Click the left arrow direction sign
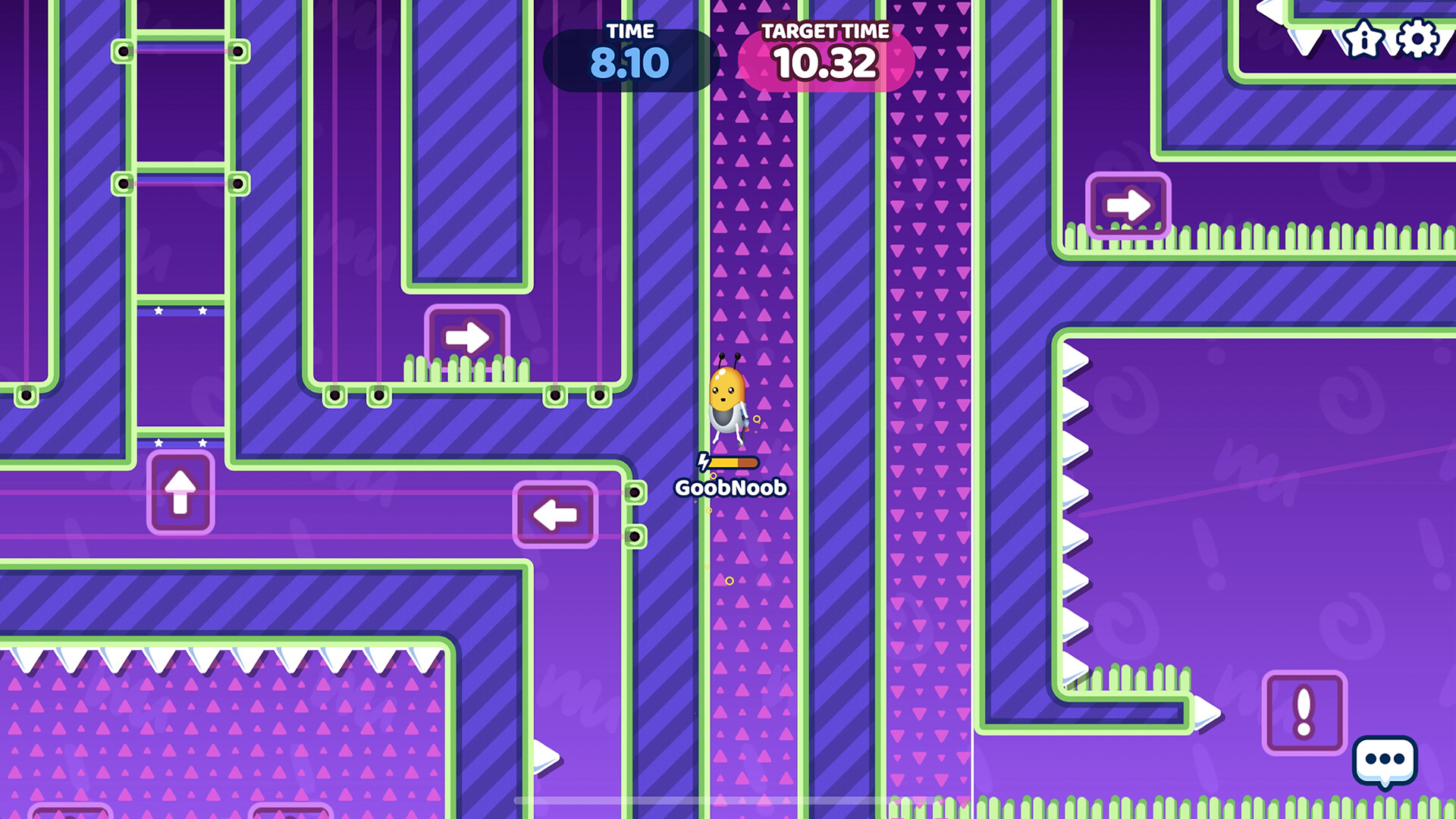This screenshot has height=819, width=1456. (x=556, y=514)
